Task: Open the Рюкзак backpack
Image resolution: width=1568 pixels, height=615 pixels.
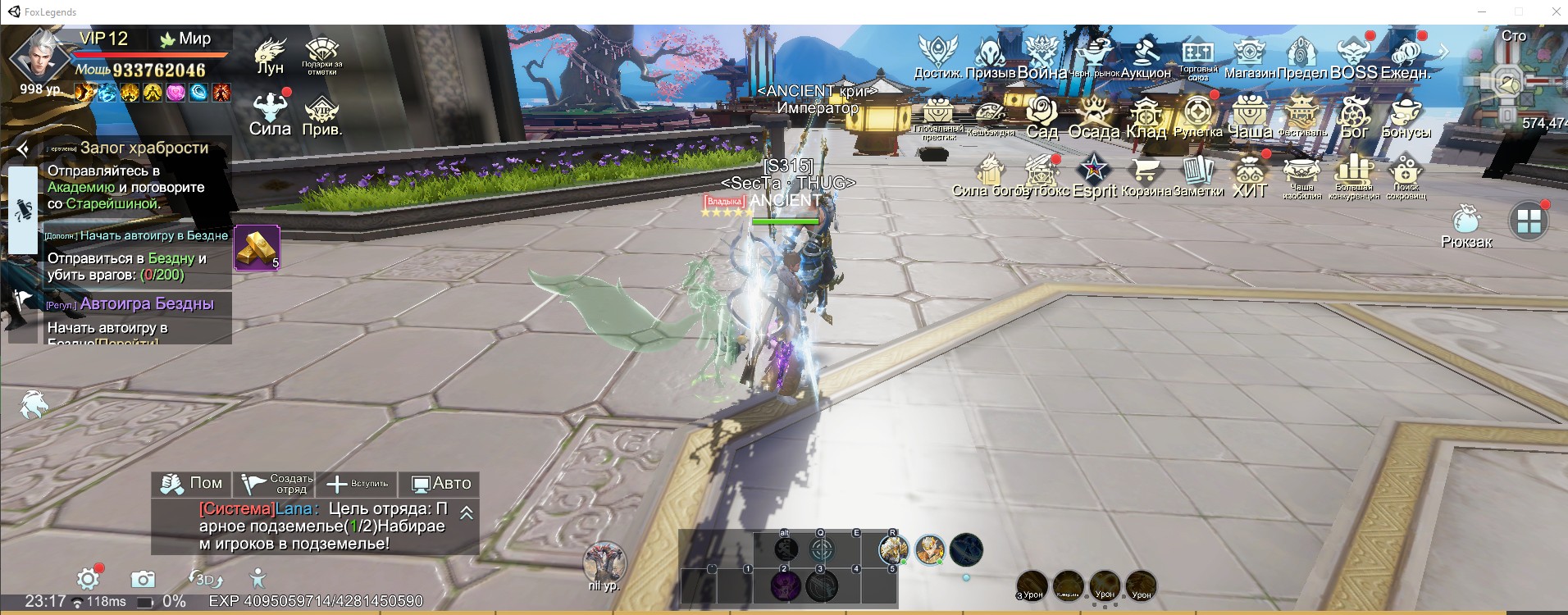Action: (x=1466, y=225)
